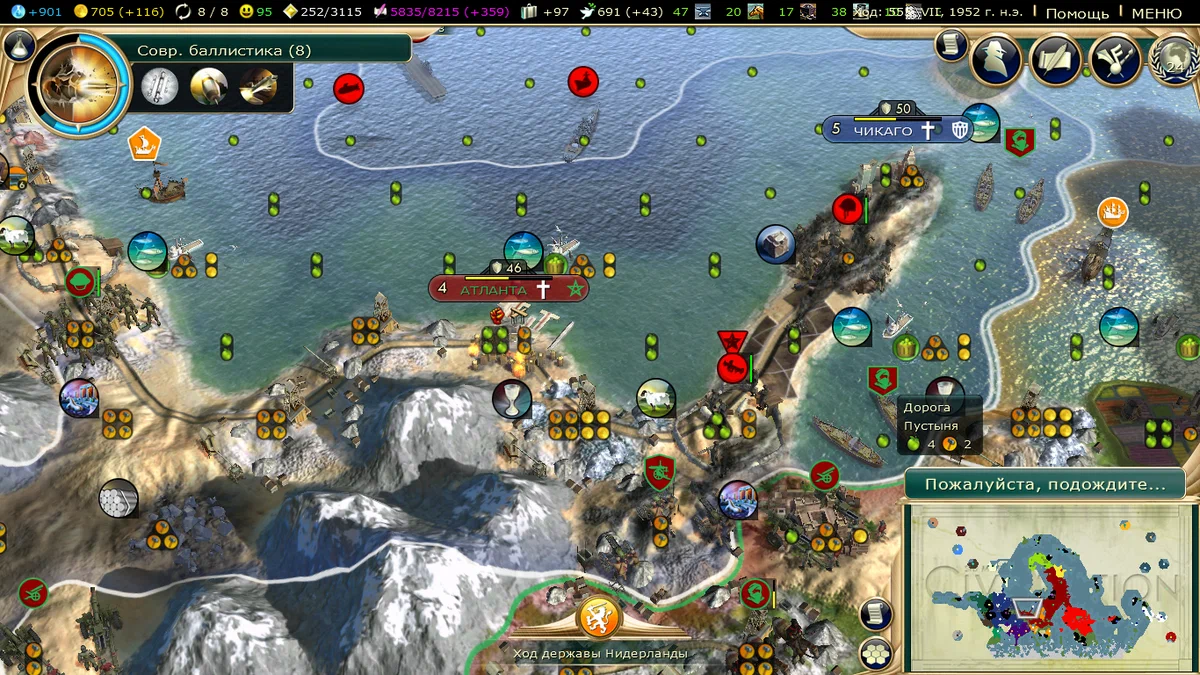
Task: Toggle strategic view scroll button near minimap
Action: click(x=875, y=611)
